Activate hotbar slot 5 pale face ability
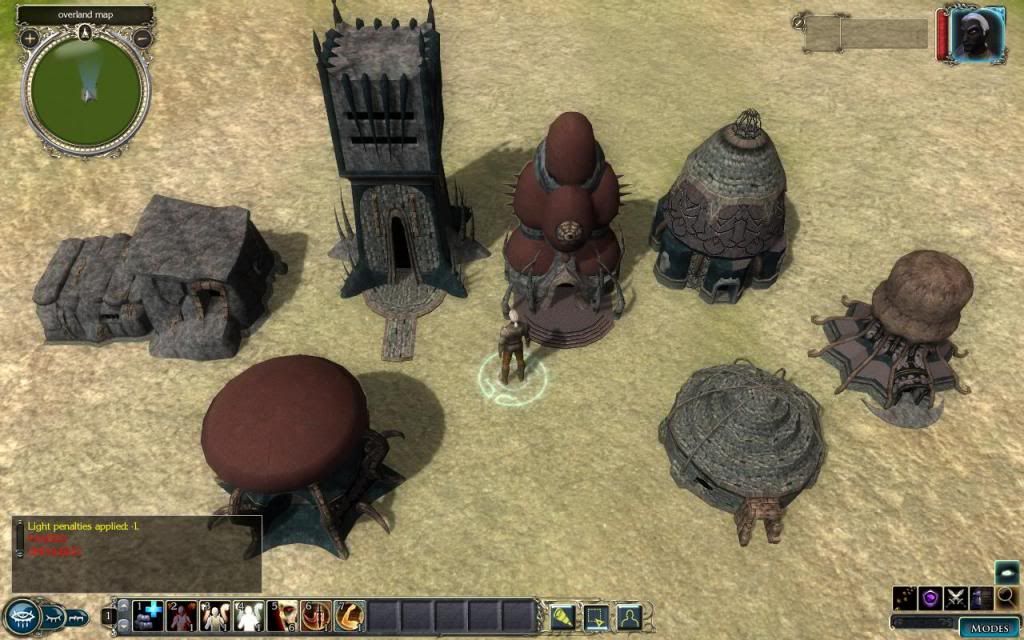The height and width of the screenshot is (640, 1024). point(283,616)
